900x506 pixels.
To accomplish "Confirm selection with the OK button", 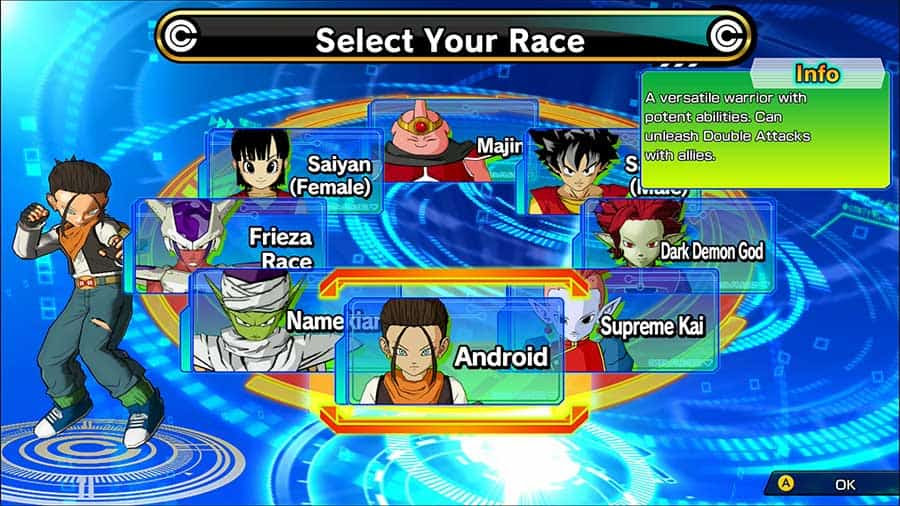I will pyautogui.click(x=828, y=485).
